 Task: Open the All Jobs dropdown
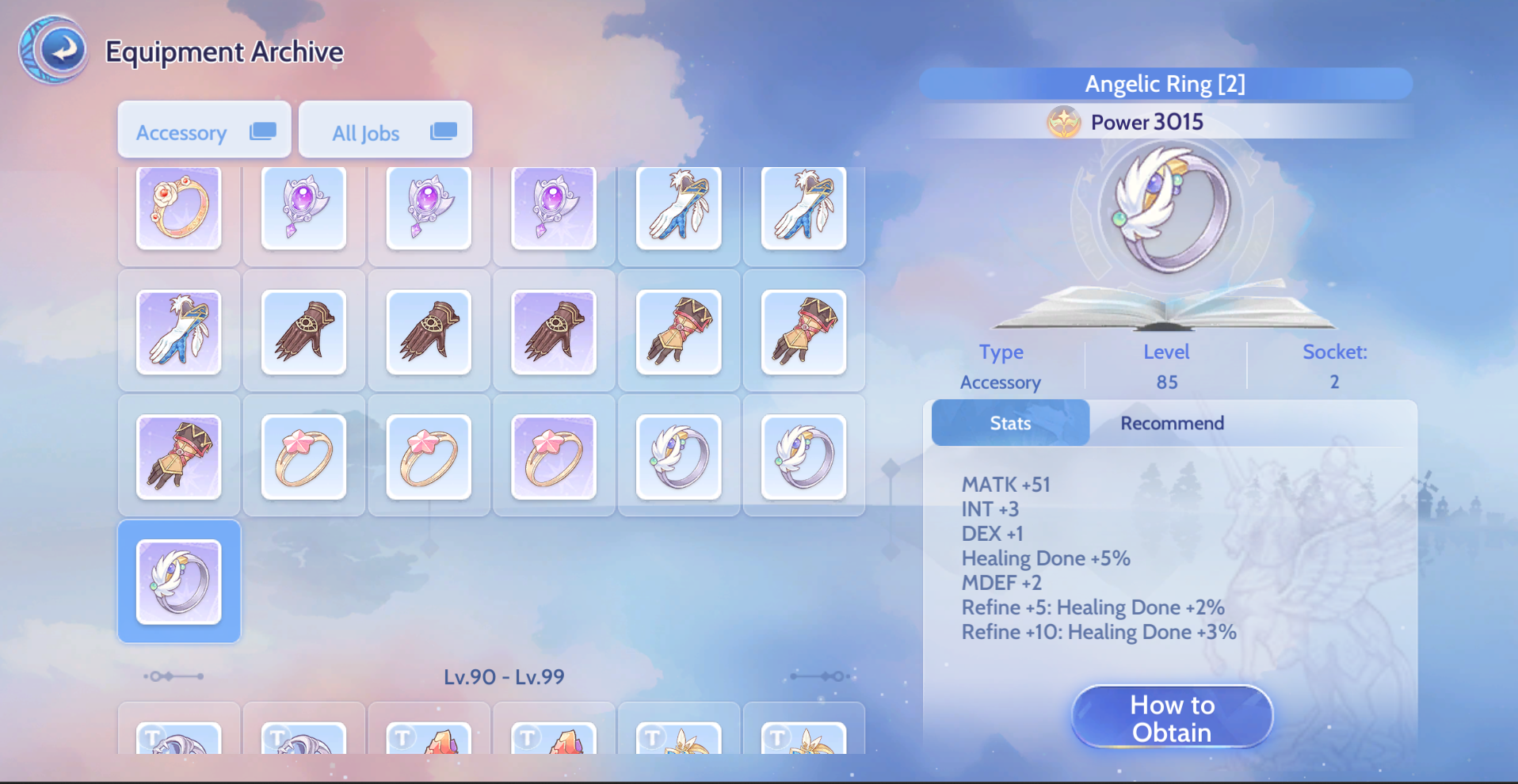pyautogui.click(x=385, y=129)
